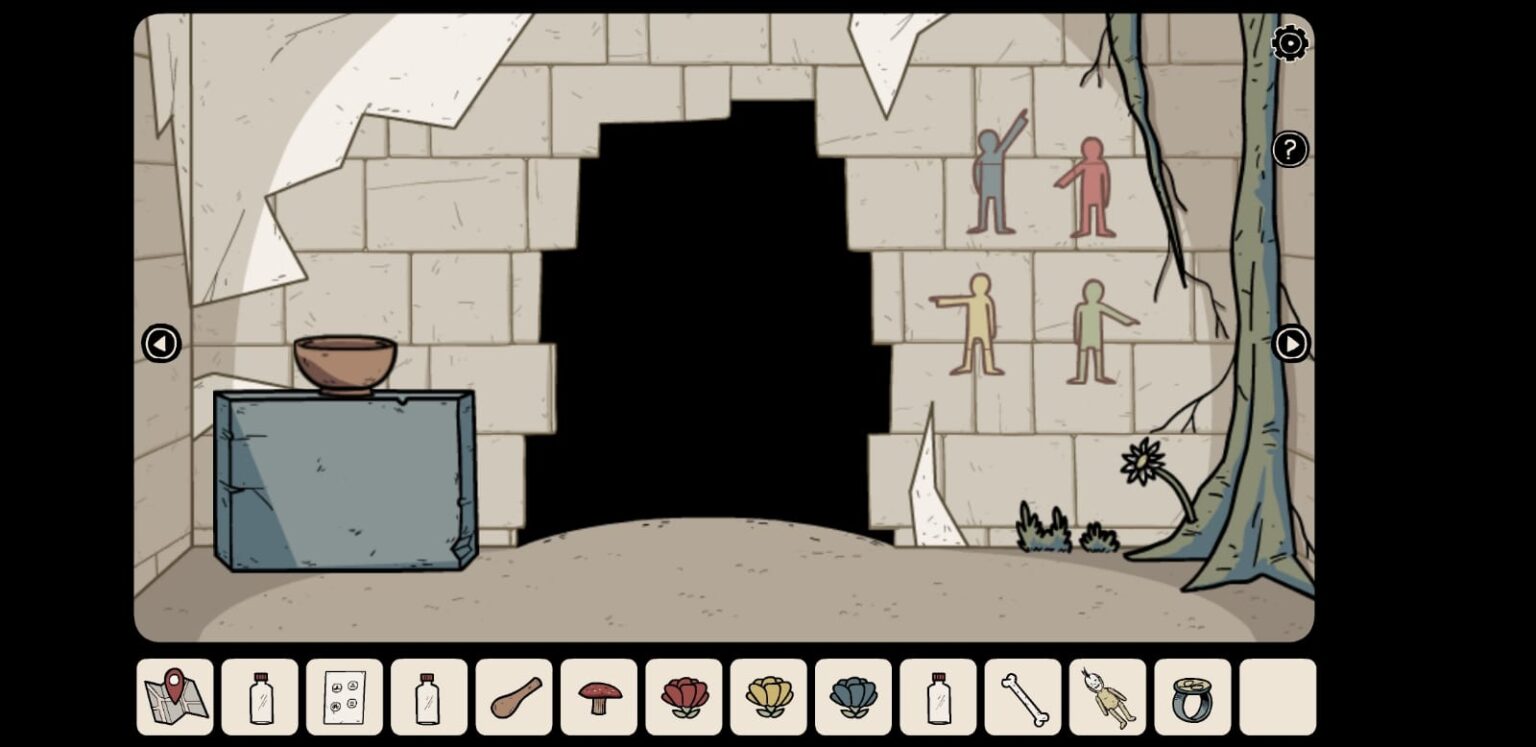1536x747 pixels.
Task: Pick the yellow flower item
Action: pyautogui.click(x=767, y=697)
